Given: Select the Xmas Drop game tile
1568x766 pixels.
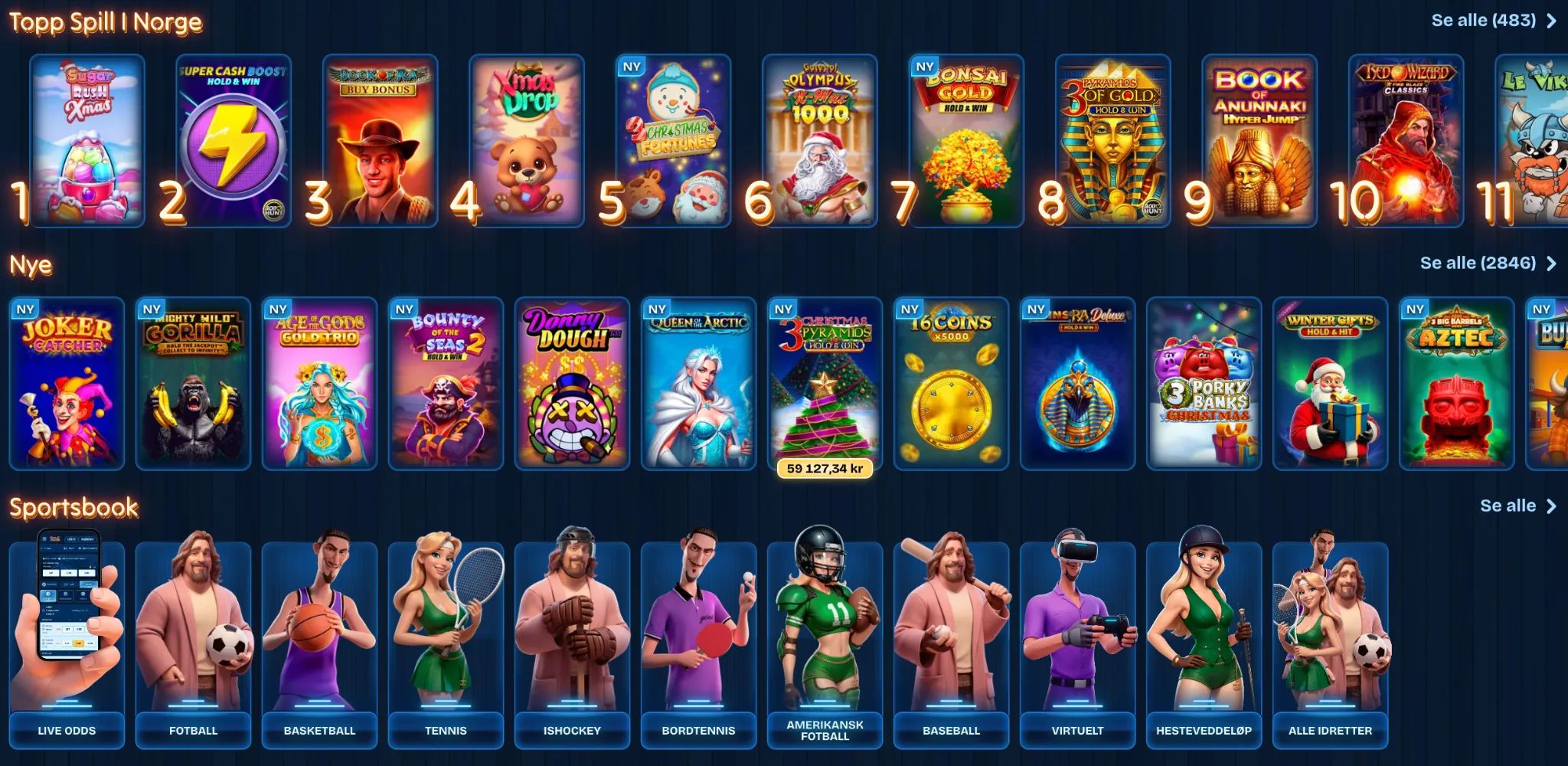Looking at the screenshot, I should click(x=527, y=141).
